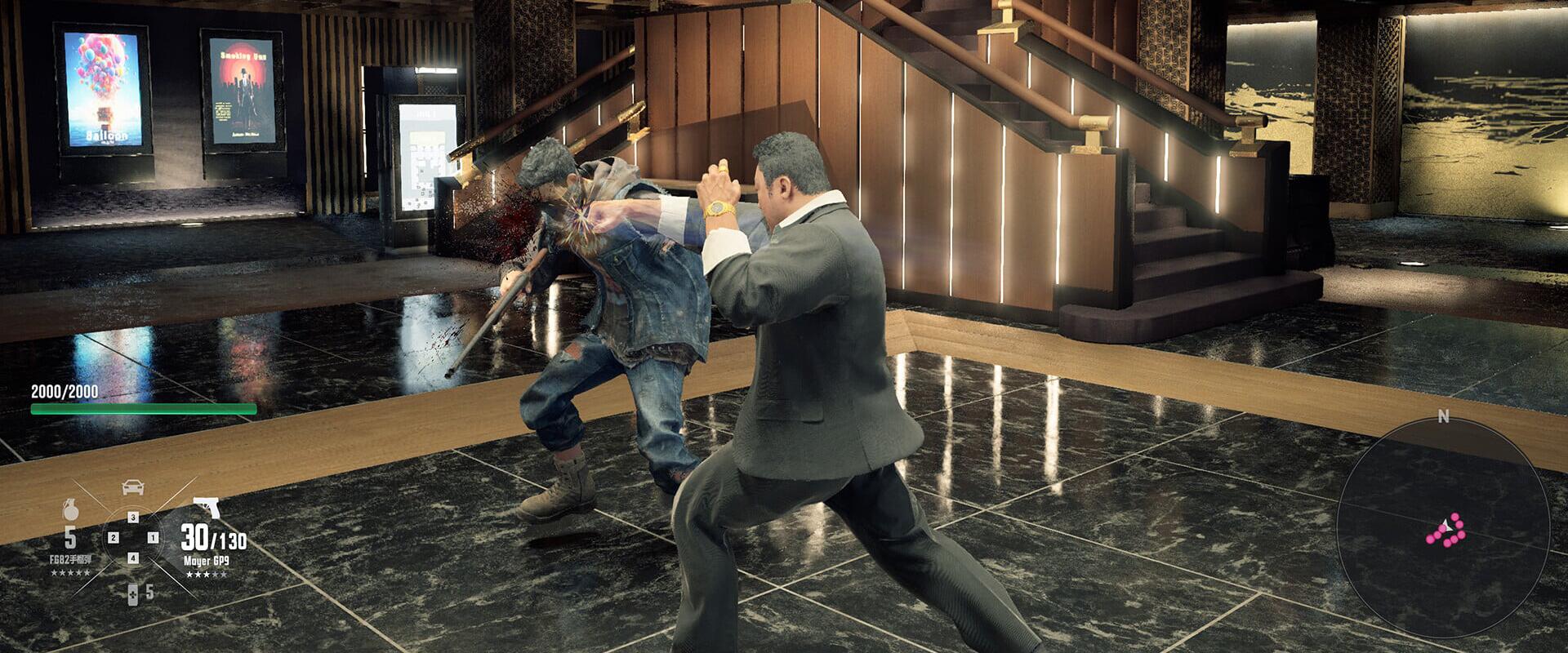Image resolution: width=1568 pixels, height=653 pixels.
Task: Click the d-pad up slot labeled 3
Action: [133, 518]
